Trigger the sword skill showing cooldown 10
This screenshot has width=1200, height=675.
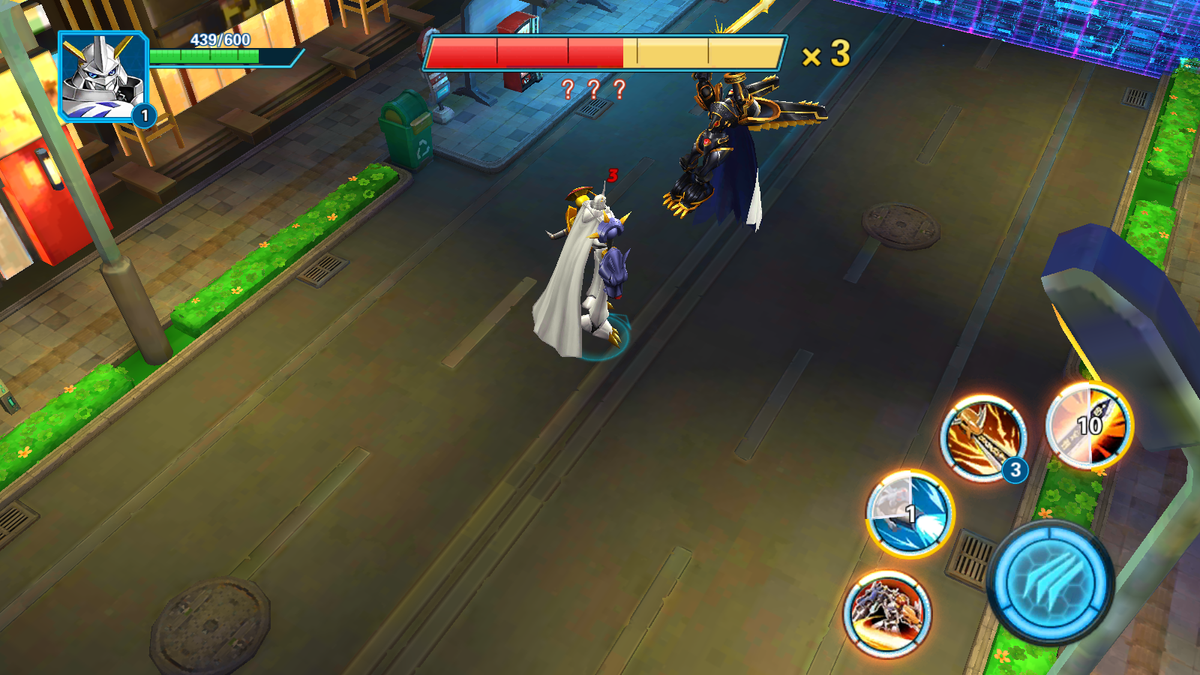click(x=1089, y=425)
